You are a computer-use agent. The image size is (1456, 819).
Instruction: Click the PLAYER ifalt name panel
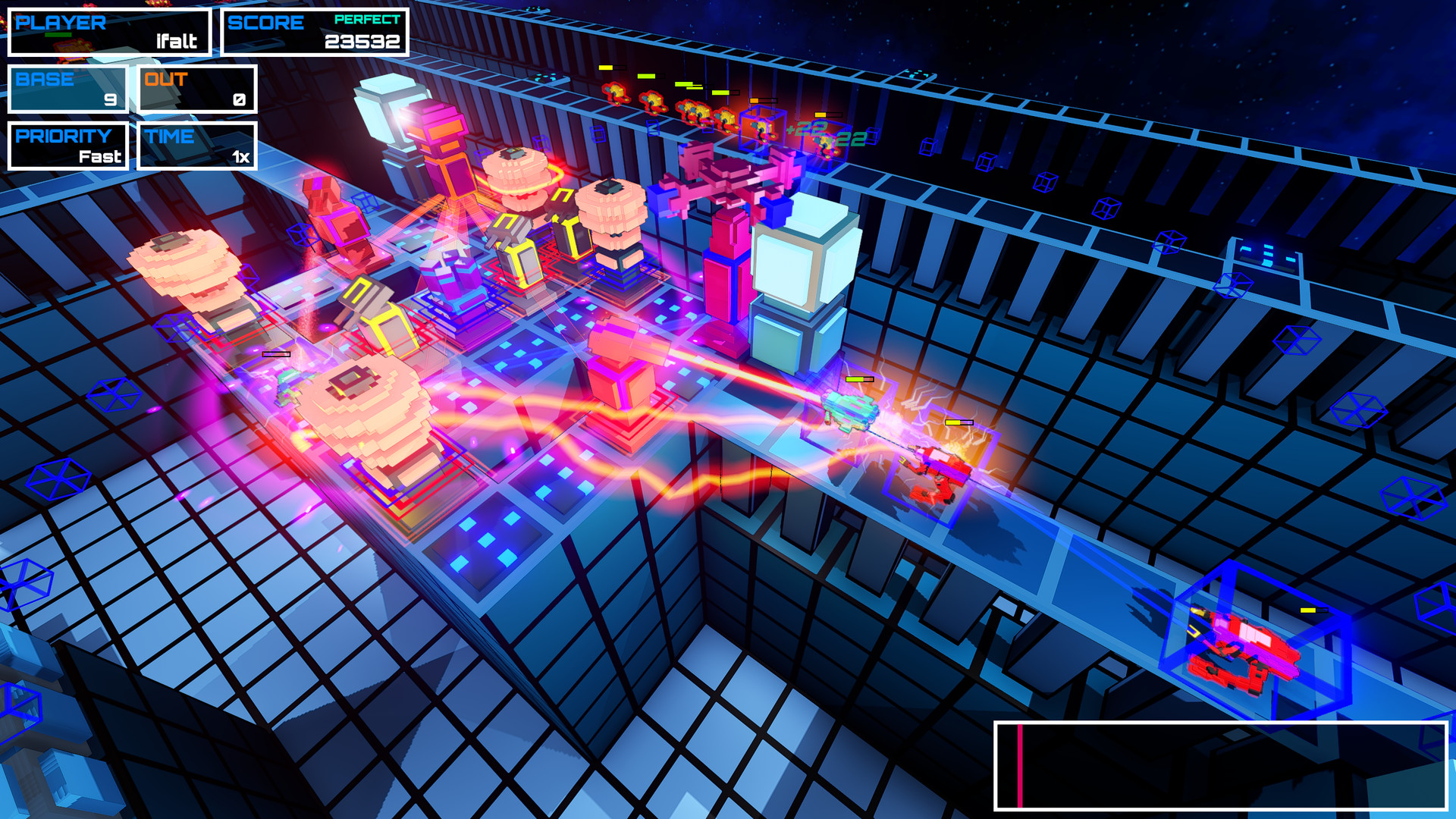pos(110,30)
